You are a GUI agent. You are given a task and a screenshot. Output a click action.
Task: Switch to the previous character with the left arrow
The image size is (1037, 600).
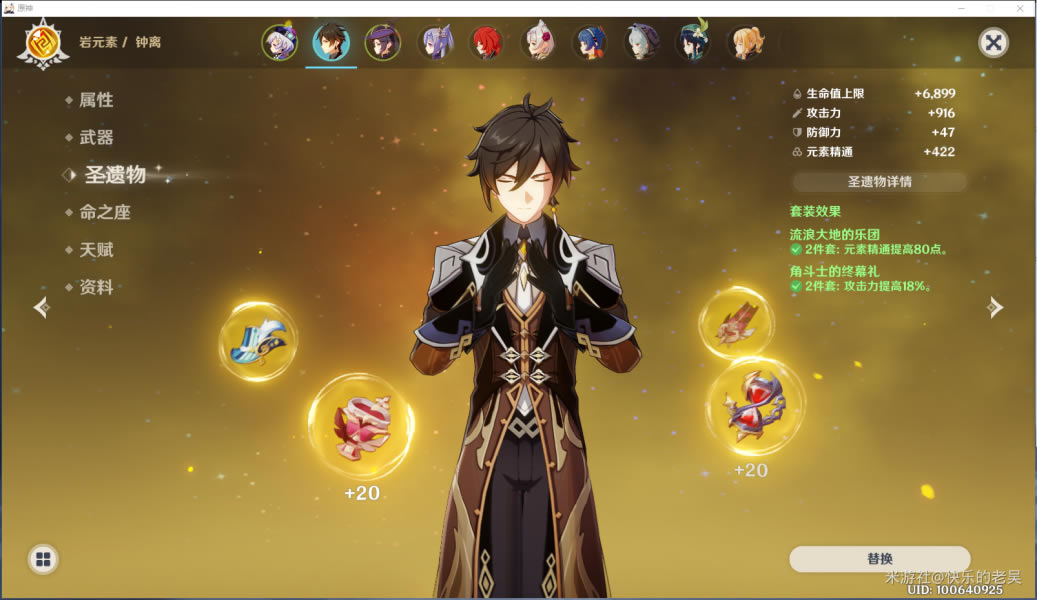41,307
